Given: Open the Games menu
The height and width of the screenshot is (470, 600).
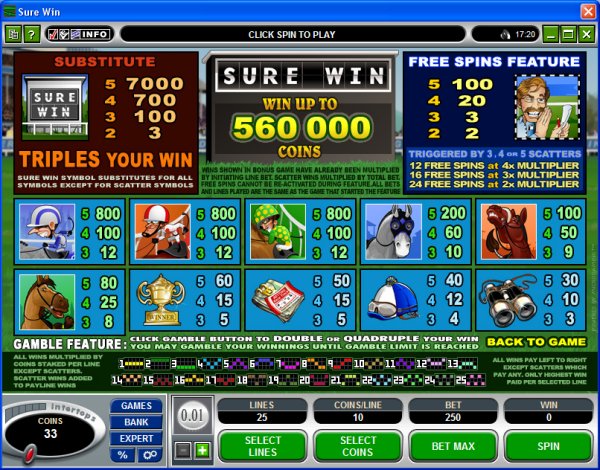Looking at the screenshot, I should [136, 406].
